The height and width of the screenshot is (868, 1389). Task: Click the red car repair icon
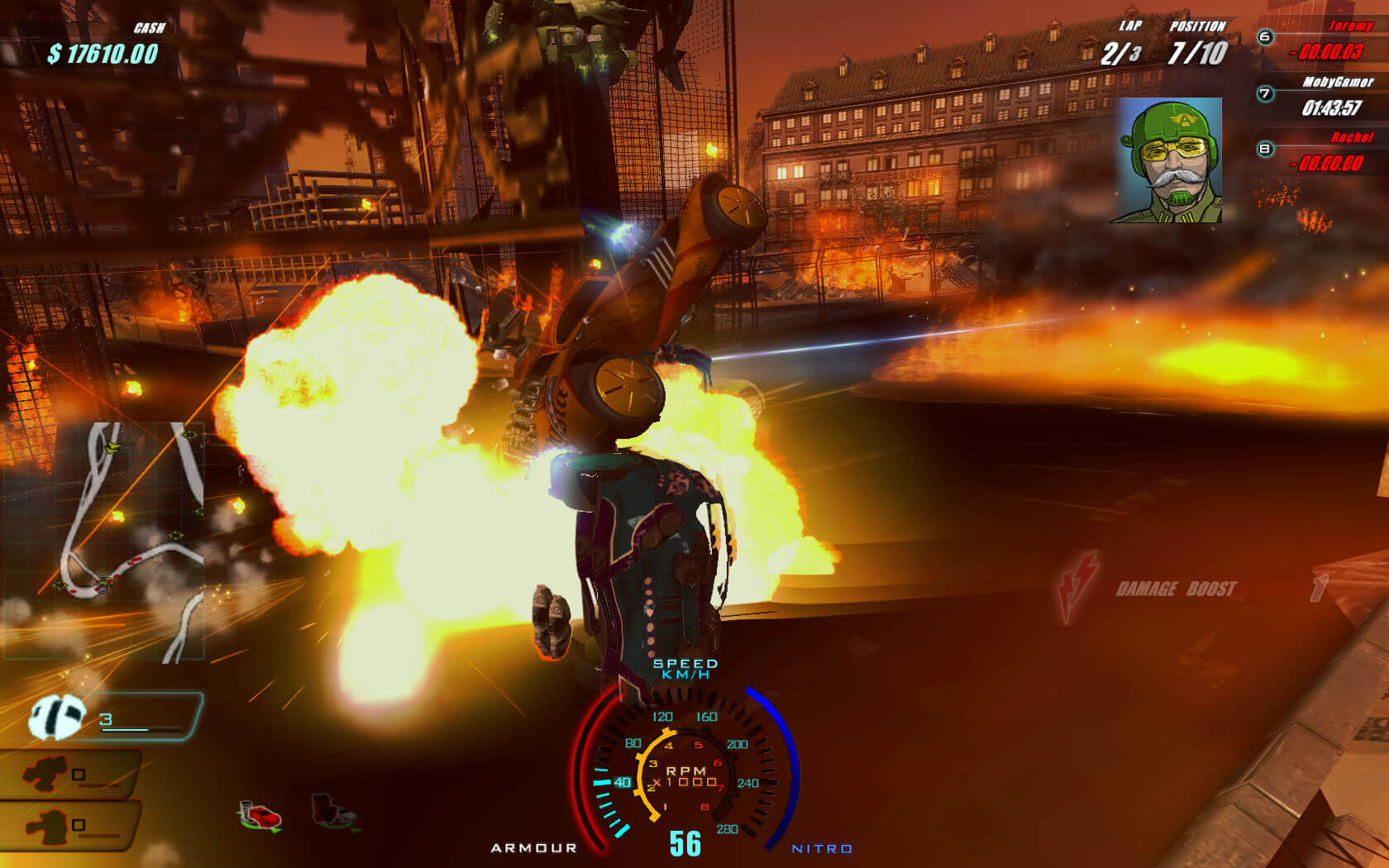tap(260, 815)
